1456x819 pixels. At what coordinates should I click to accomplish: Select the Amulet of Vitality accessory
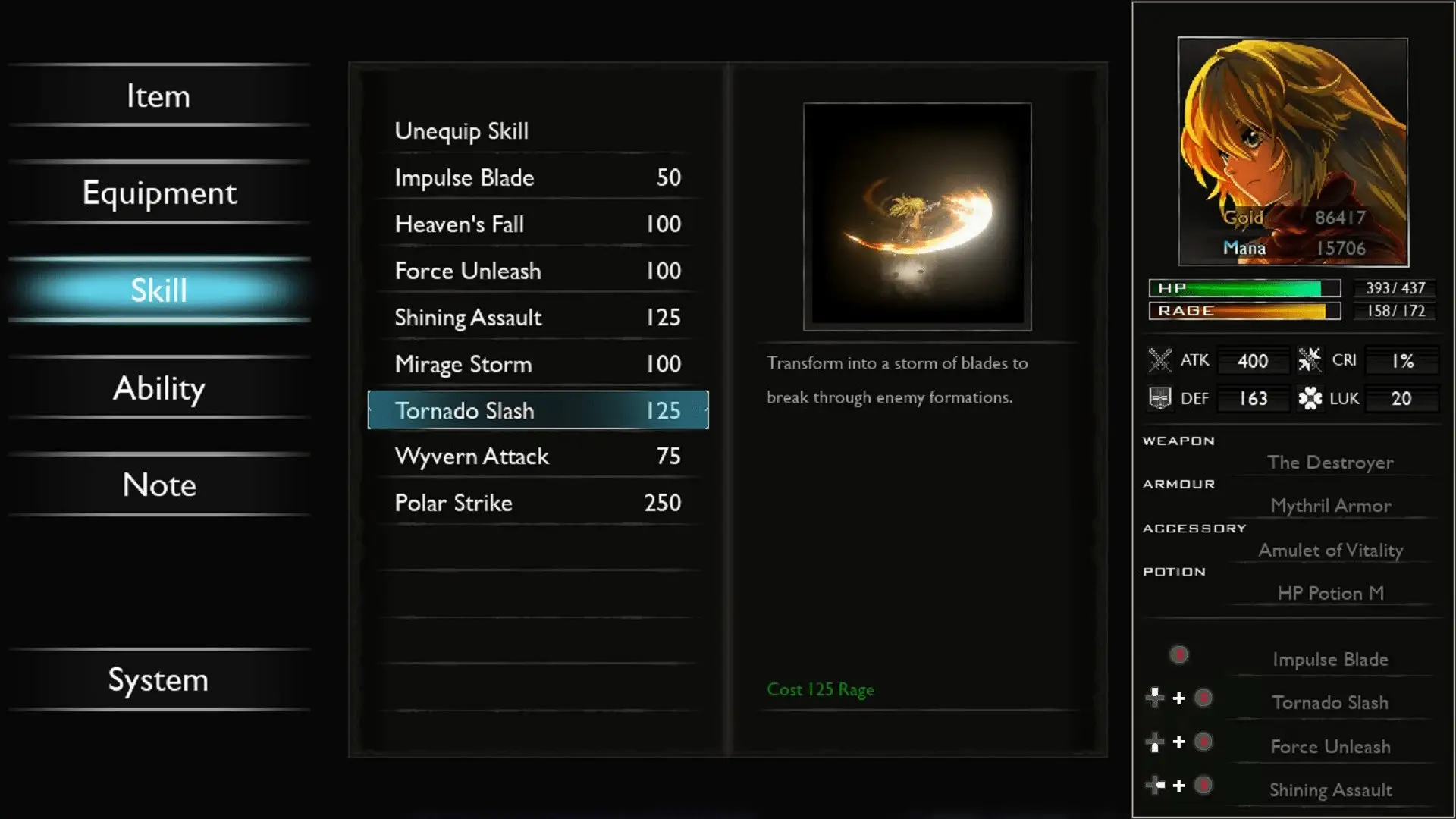click(x=1330, y=551)
